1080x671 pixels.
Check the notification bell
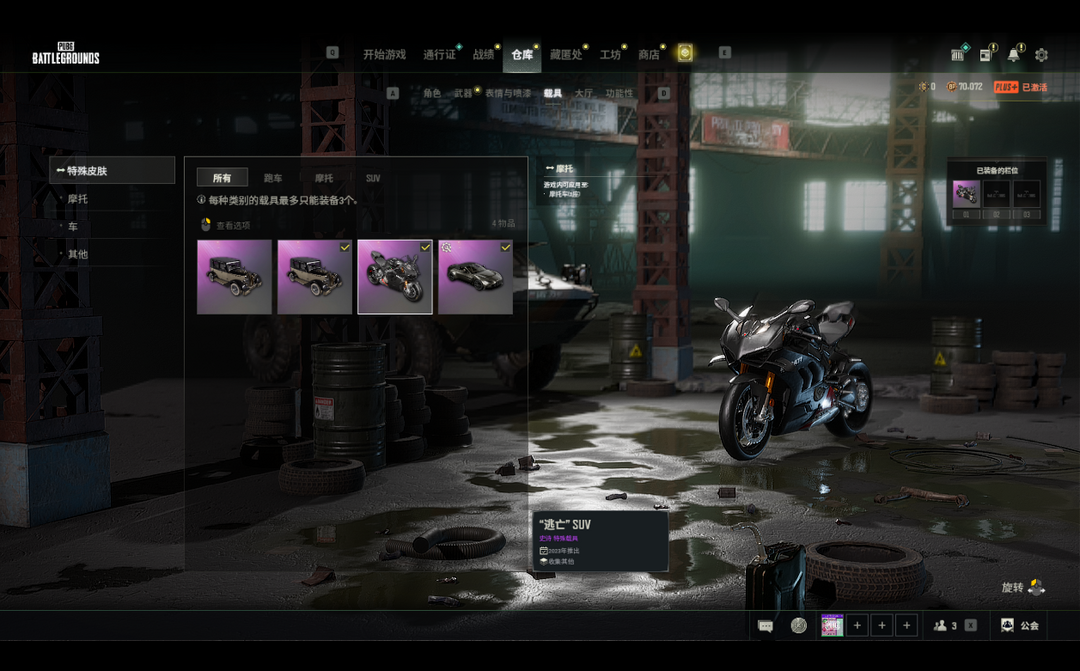pyautogui.click(x=1014, y=54)
